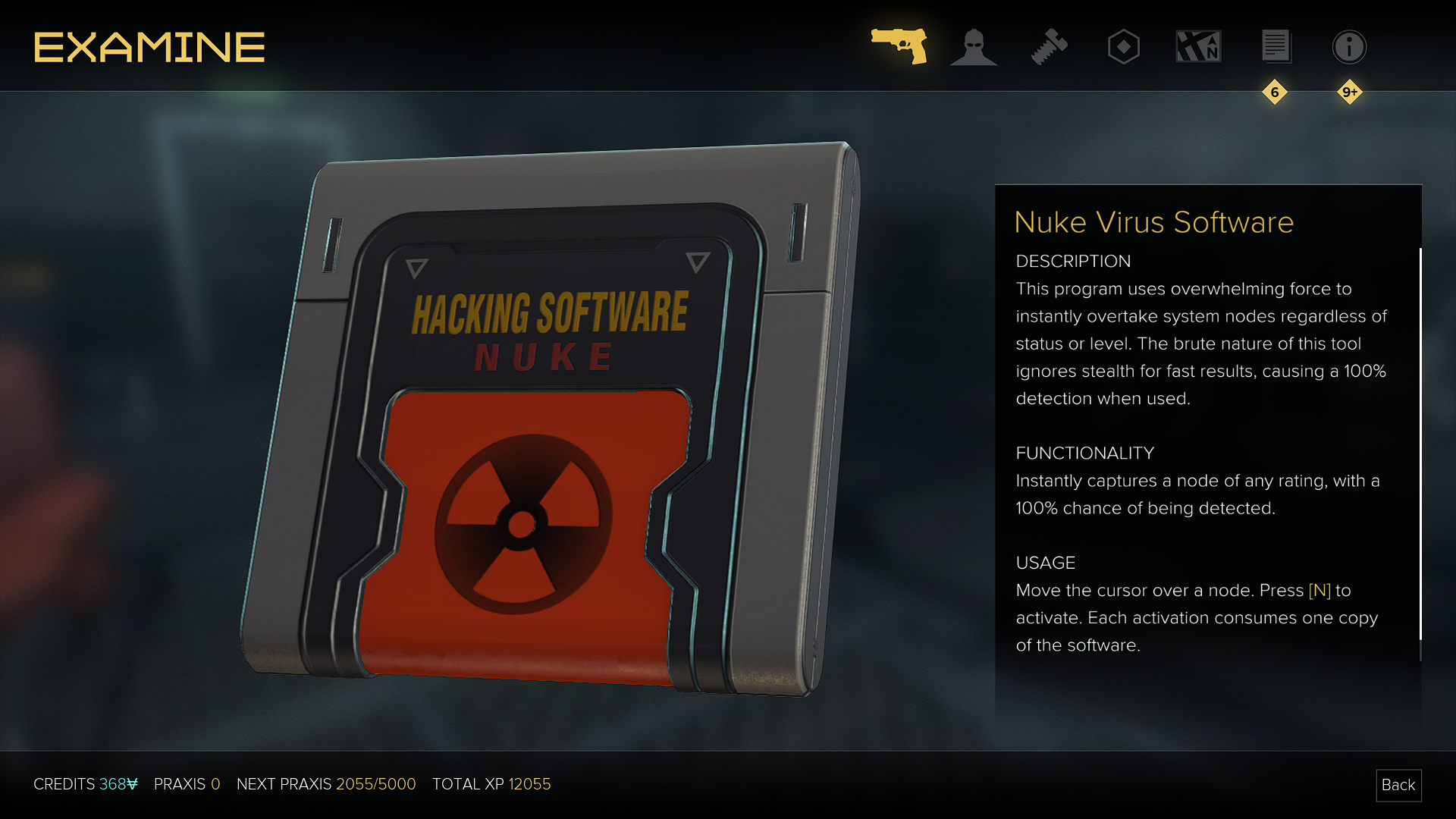Screen dimensions: 1456x819
Task: Click the Back button
Action: (1398, 785)
